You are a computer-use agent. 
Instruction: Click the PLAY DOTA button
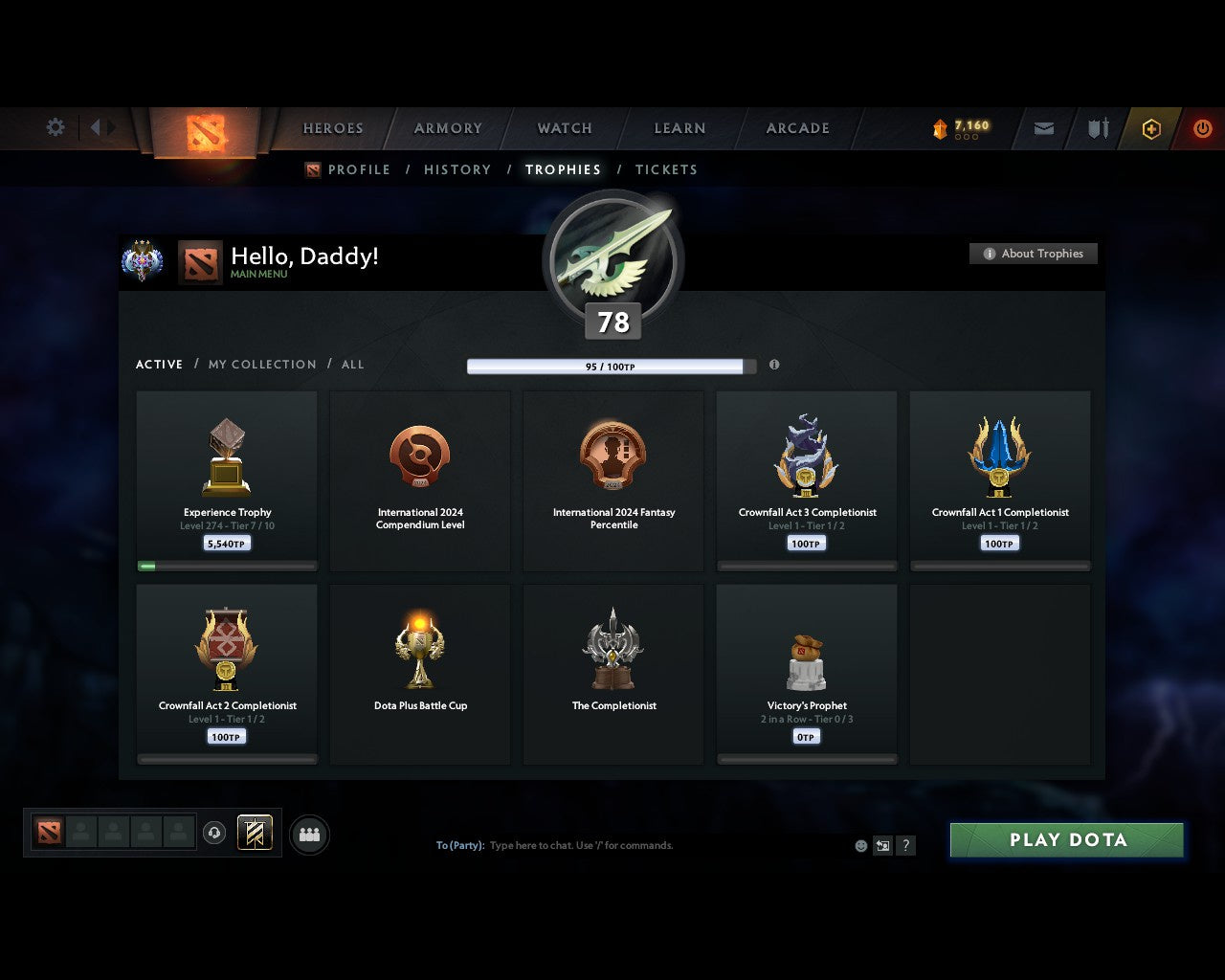(x=1065, y=839)
